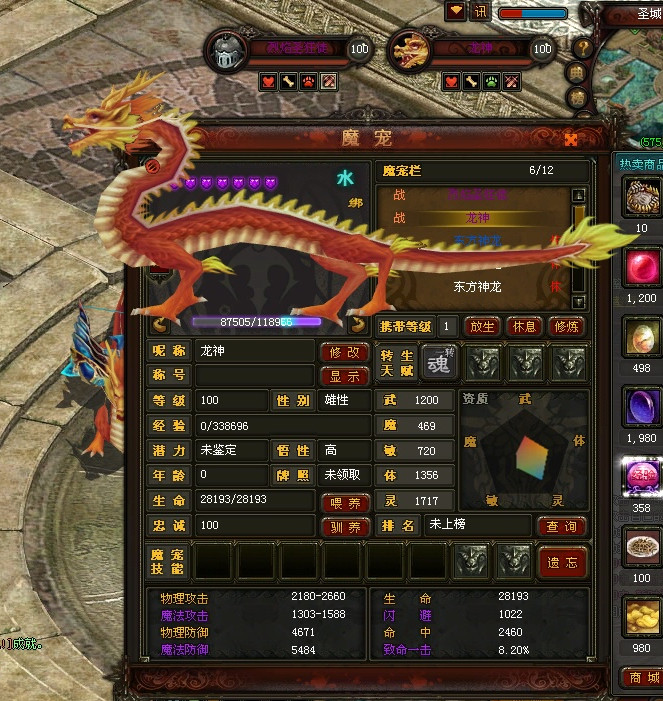
Task: Feed the pet with 喂养 button
Action: 345,503
